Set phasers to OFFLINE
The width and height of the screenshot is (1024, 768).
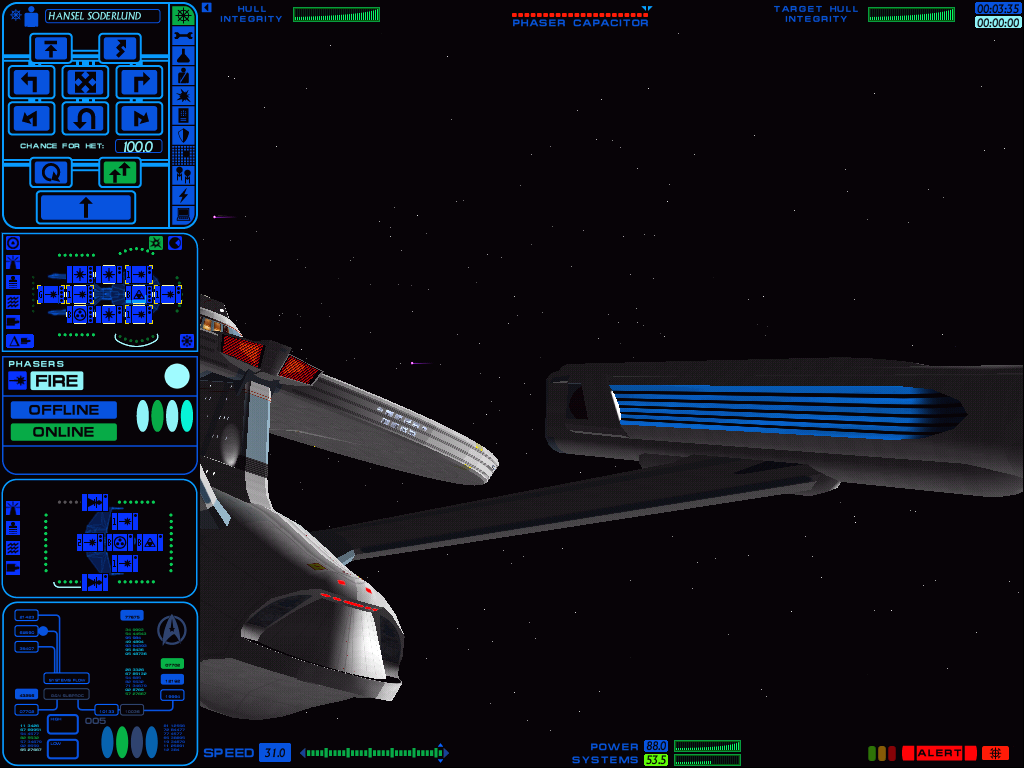coord(63,410)
